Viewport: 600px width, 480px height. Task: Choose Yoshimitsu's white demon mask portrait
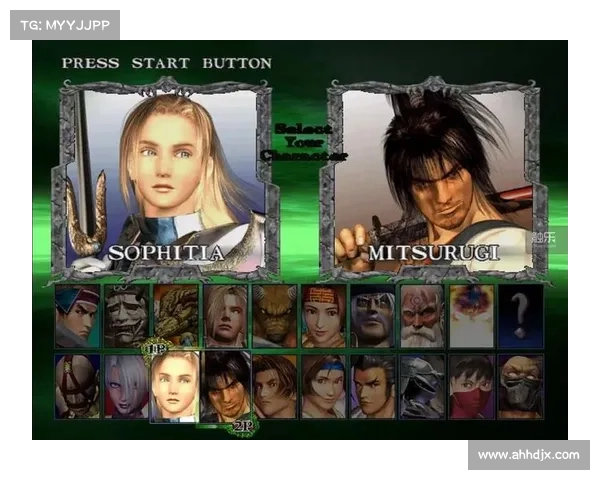coord(126,316)
